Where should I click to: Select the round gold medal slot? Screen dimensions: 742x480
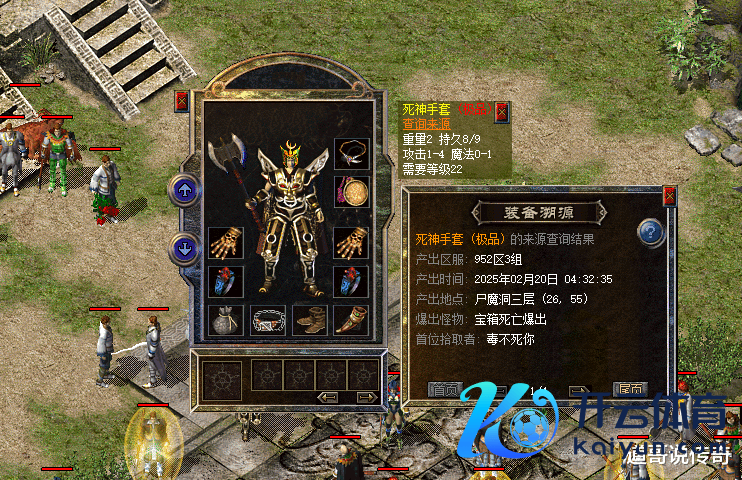pyautogui.click(x=351, y=190)
